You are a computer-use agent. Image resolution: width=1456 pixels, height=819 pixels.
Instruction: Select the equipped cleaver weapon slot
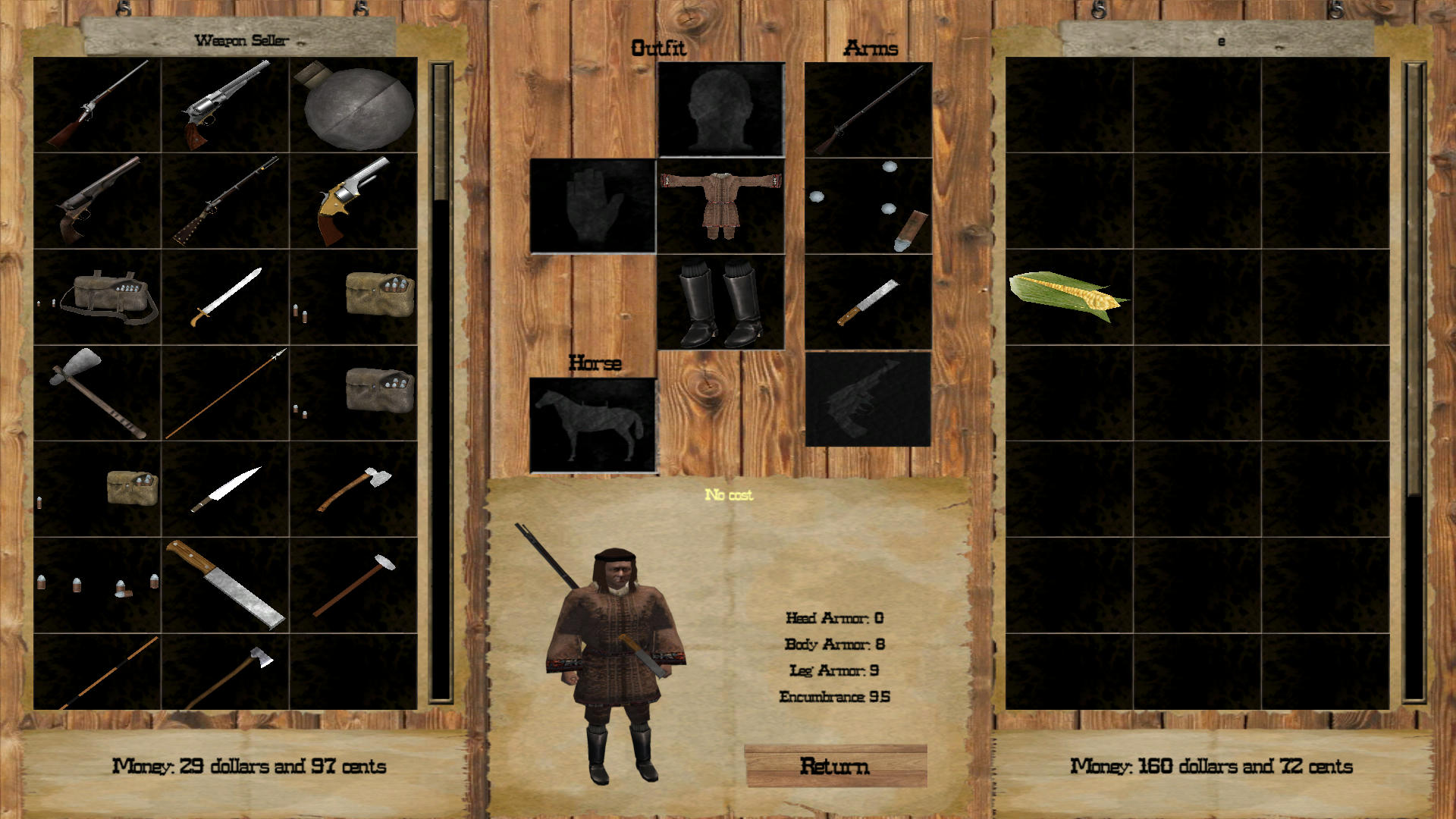tap(868, 302)
